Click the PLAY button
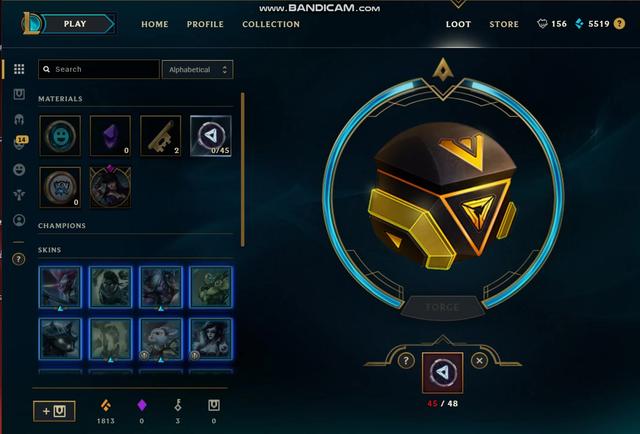The width and height of the screenshot is (640, 434). pos(74,23)
